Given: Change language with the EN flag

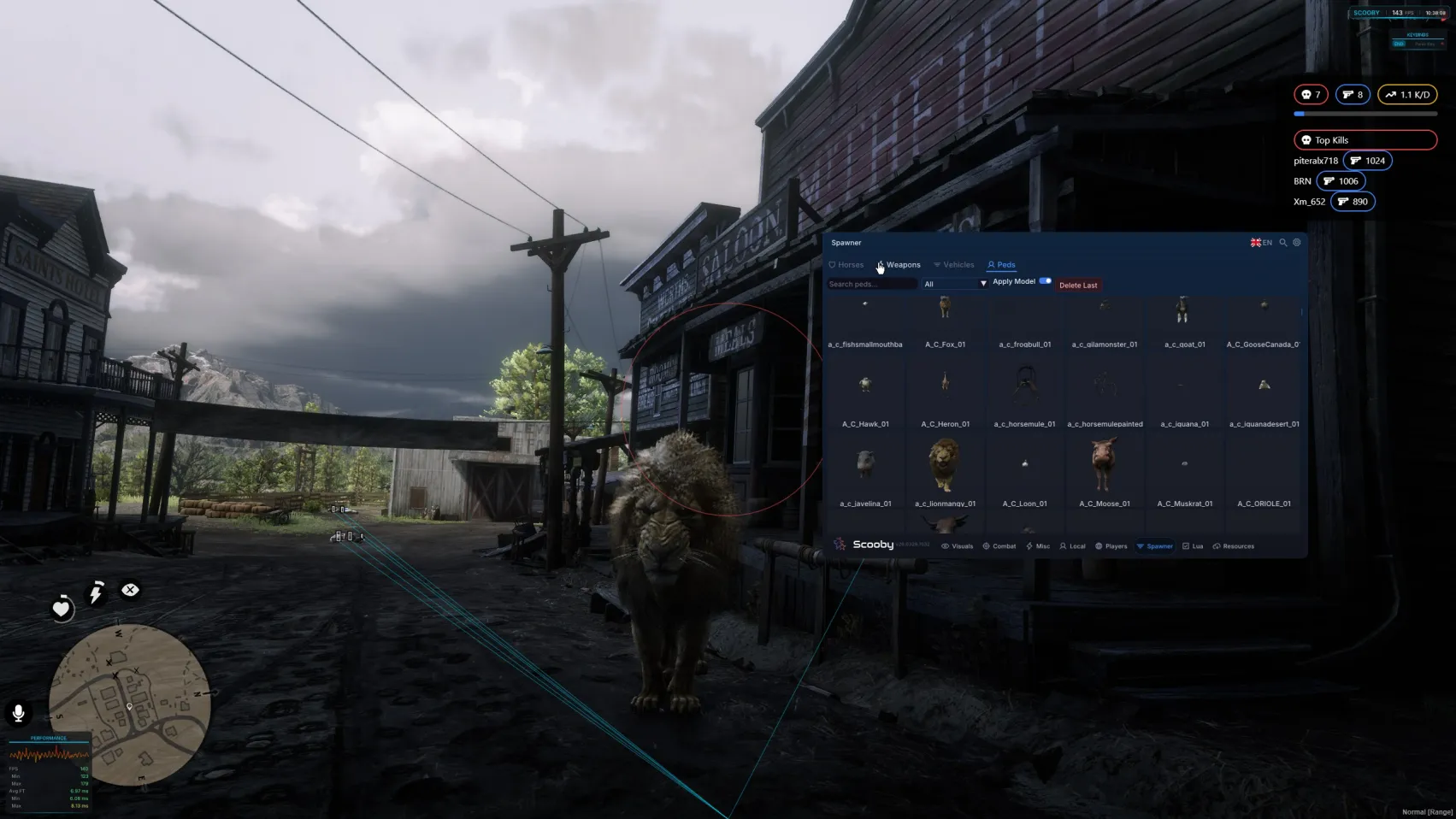Looking at the screenshot, I should (1261, 243).
